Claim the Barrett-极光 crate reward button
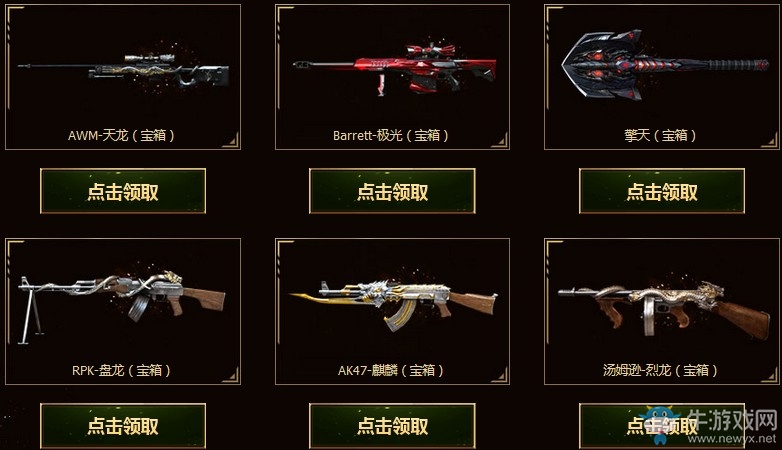Viewport: 782px width, 450px height. 392,191
